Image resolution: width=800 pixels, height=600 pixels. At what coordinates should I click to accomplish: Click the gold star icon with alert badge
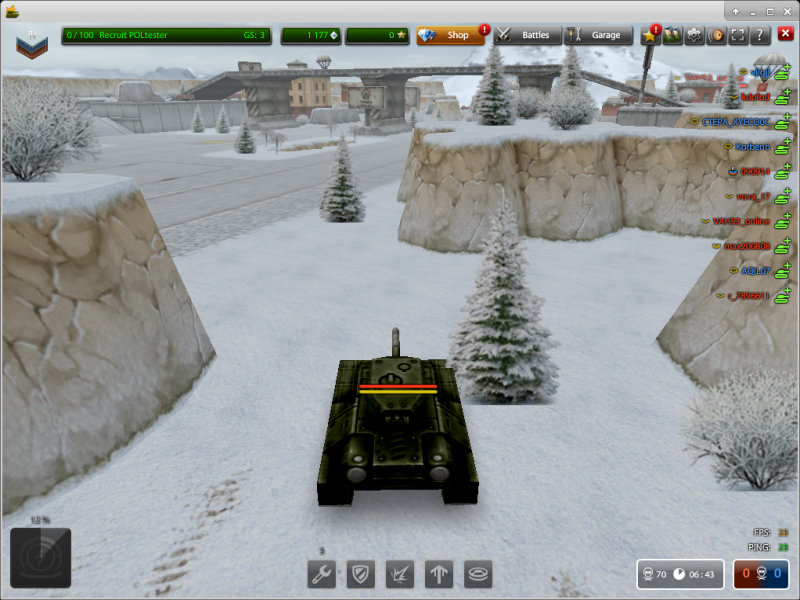tap(649, 35)
